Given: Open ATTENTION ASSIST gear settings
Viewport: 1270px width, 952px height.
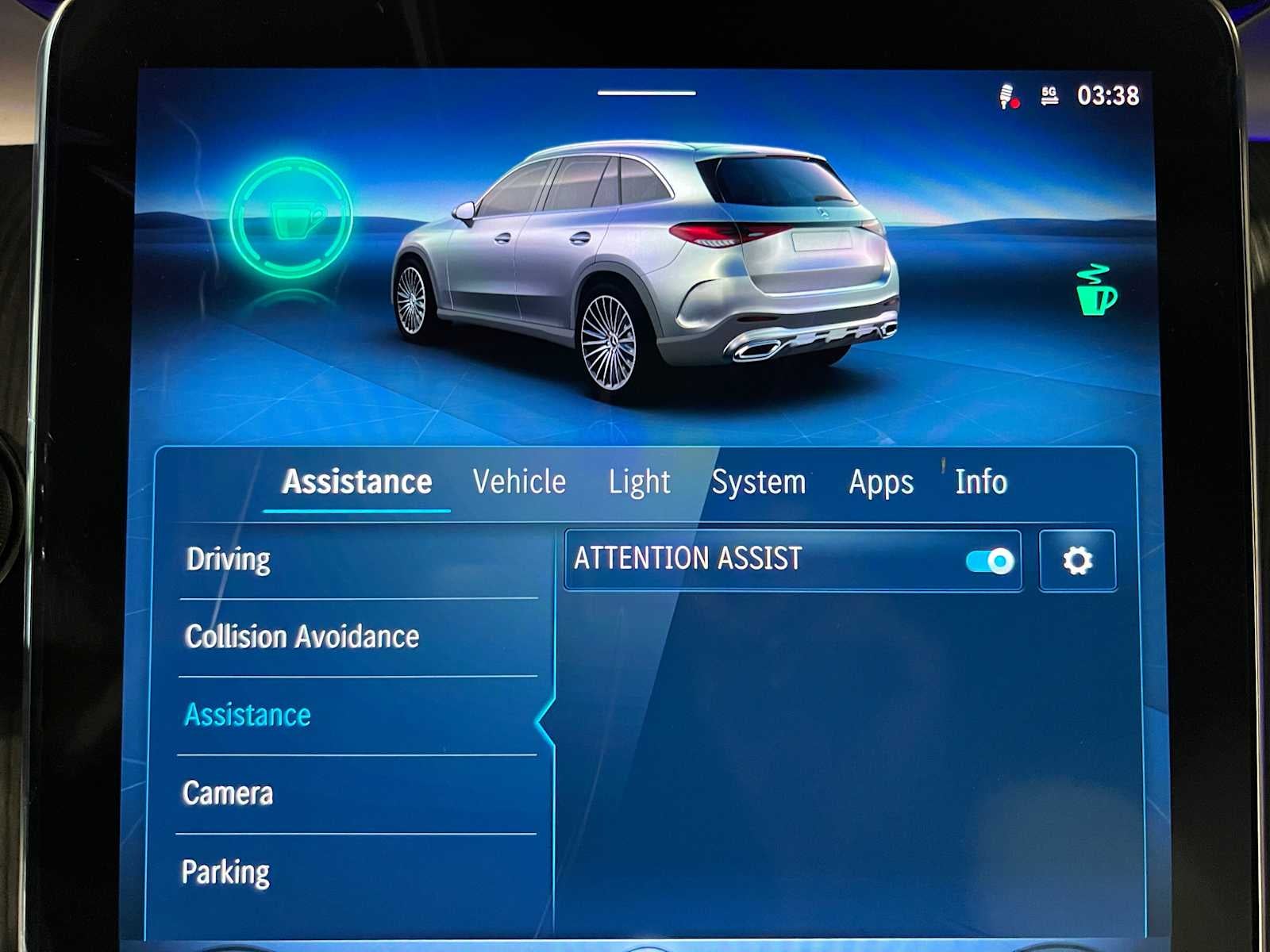Looking at the screenshot, I should tap(1077, 561).
